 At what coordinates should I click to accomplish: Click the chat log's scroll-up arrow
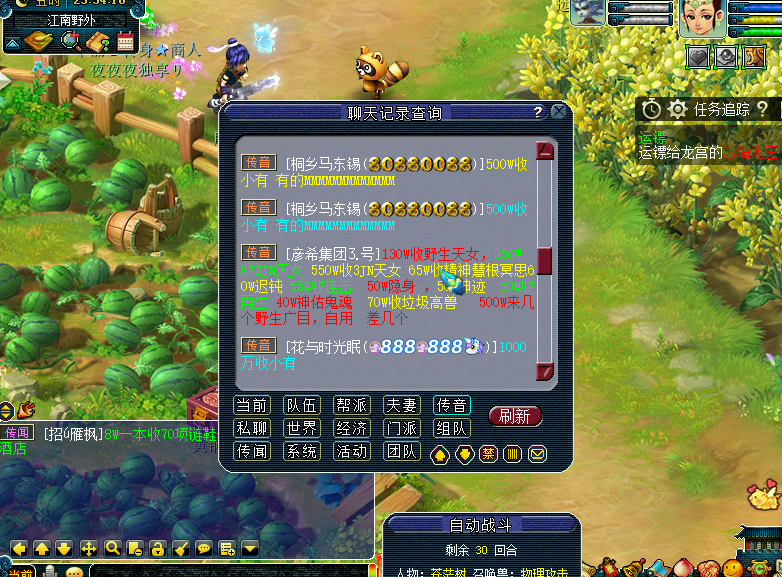coord(545,152)
